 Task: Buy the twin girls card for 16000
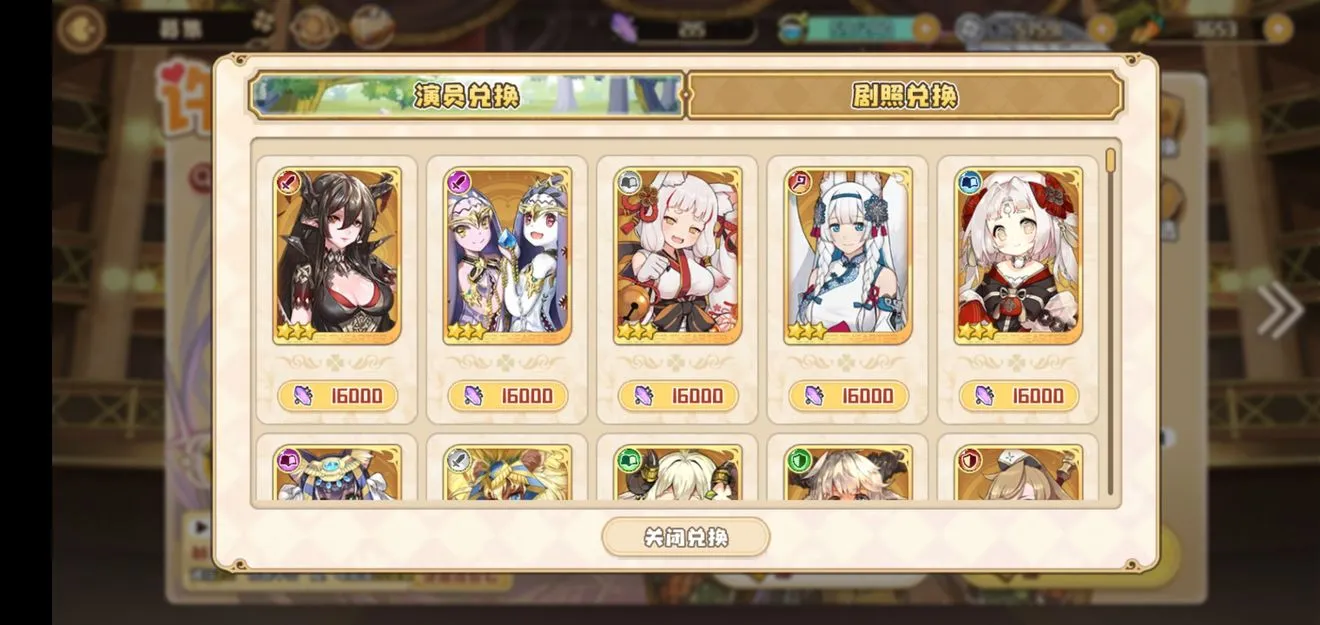[507, 396]
